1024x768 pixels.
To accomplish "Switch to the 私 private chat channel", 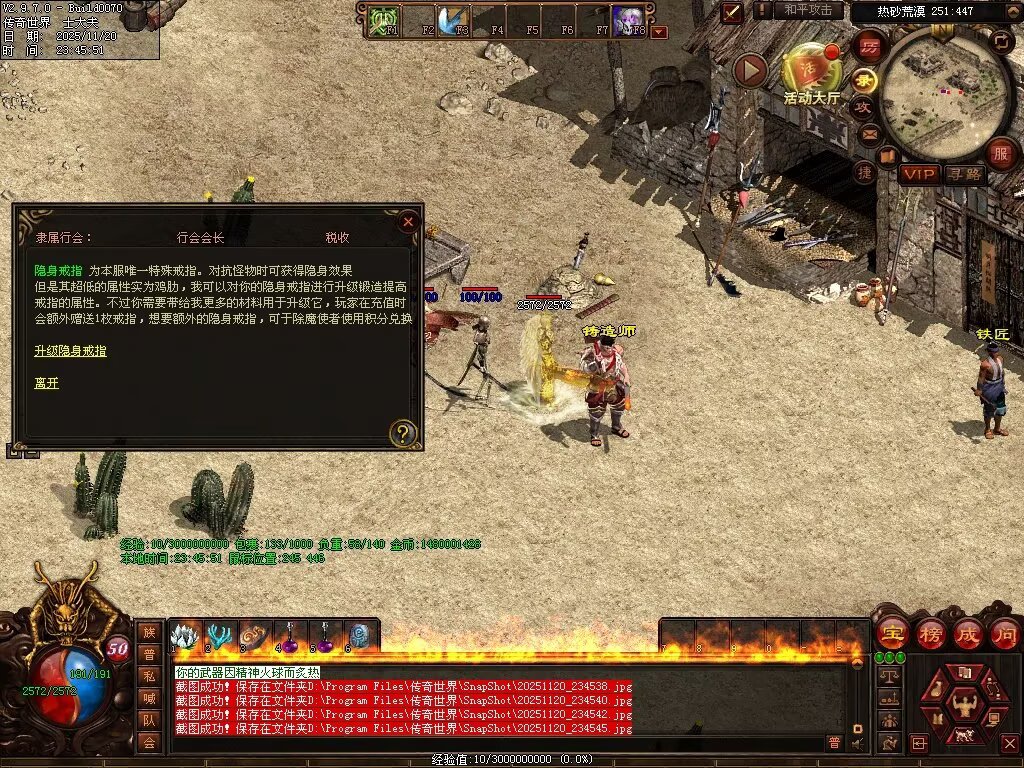I will pyautogui.click(x=149, y=676).
